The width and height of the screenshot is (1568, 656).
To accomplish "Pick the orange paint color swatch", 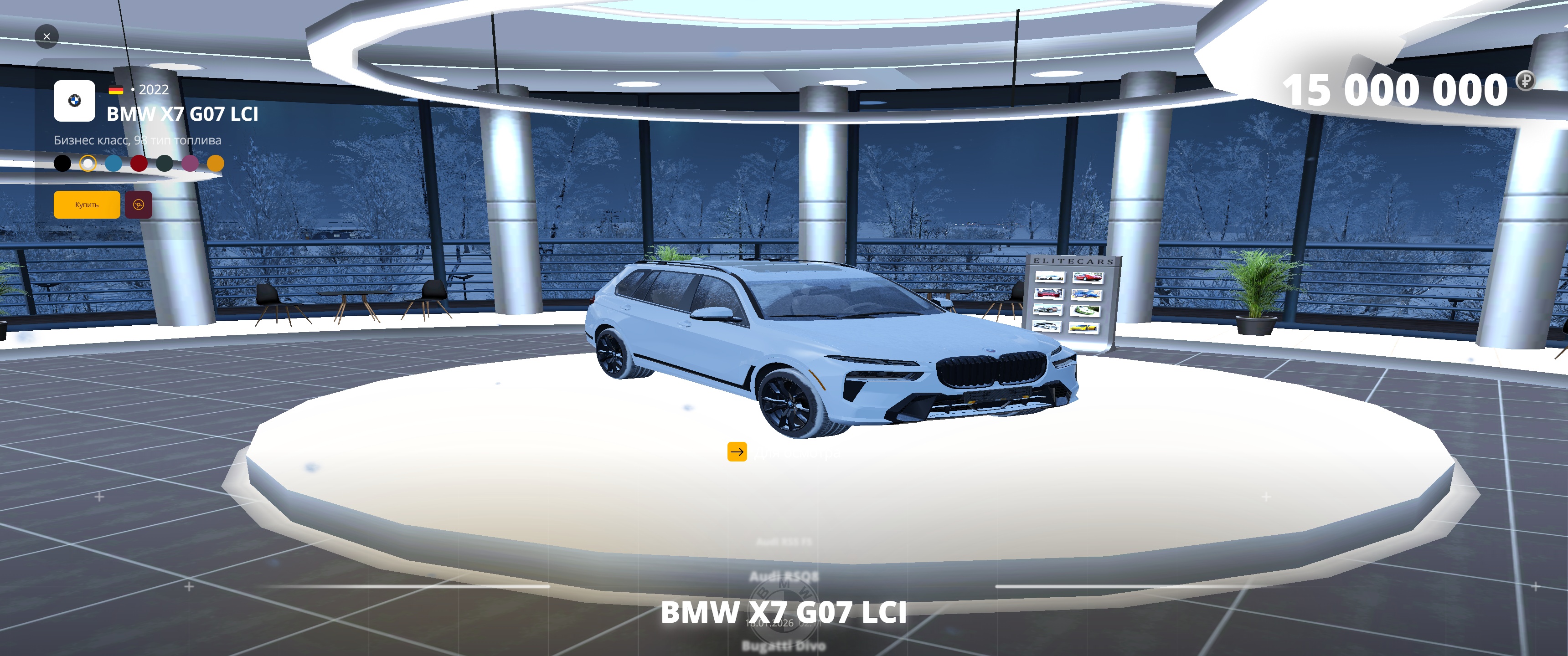I will 216,163.
